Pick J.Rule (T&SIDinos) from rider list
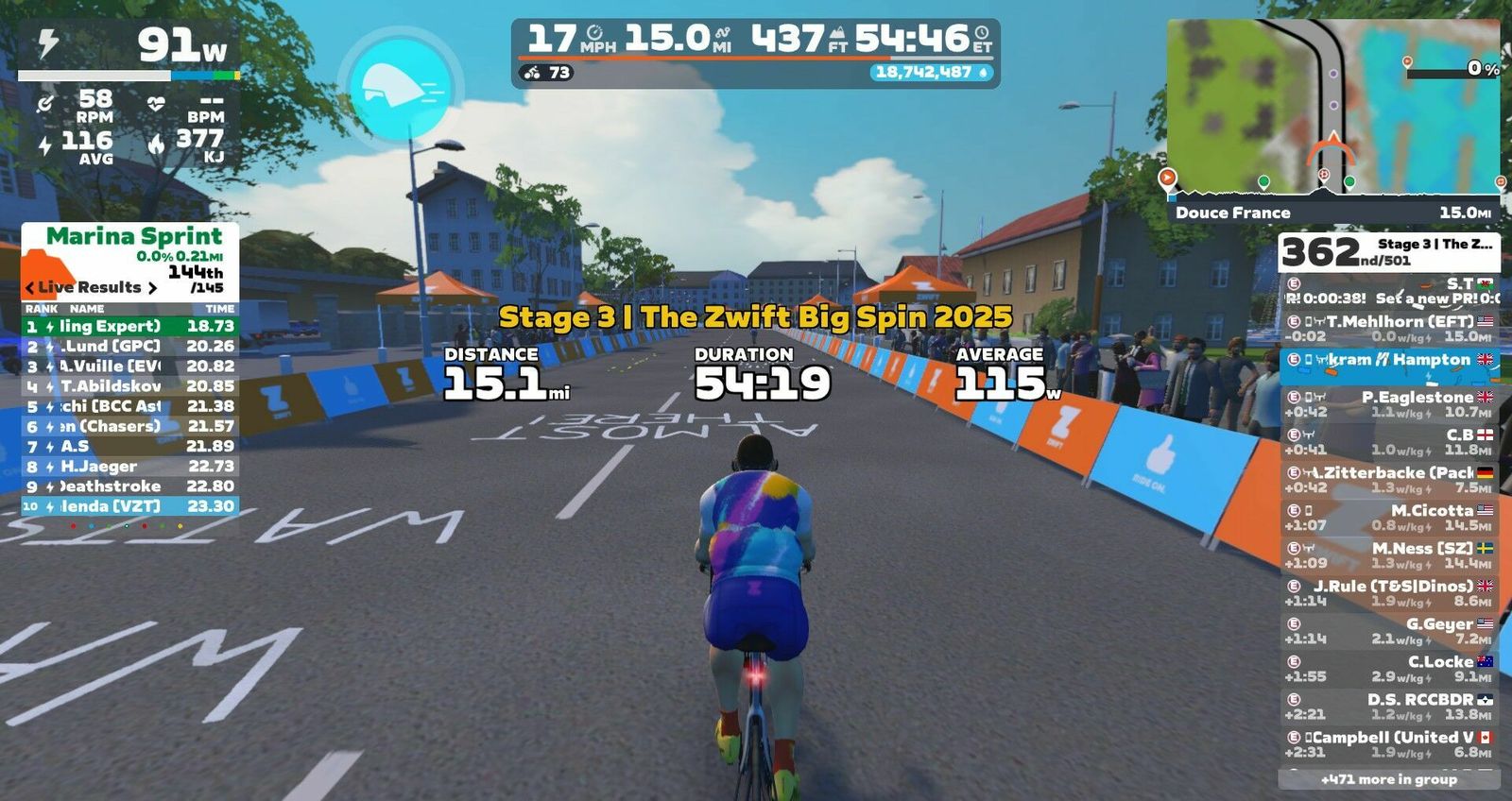Screen dimensions: 1512x801 pos(1388,592)
